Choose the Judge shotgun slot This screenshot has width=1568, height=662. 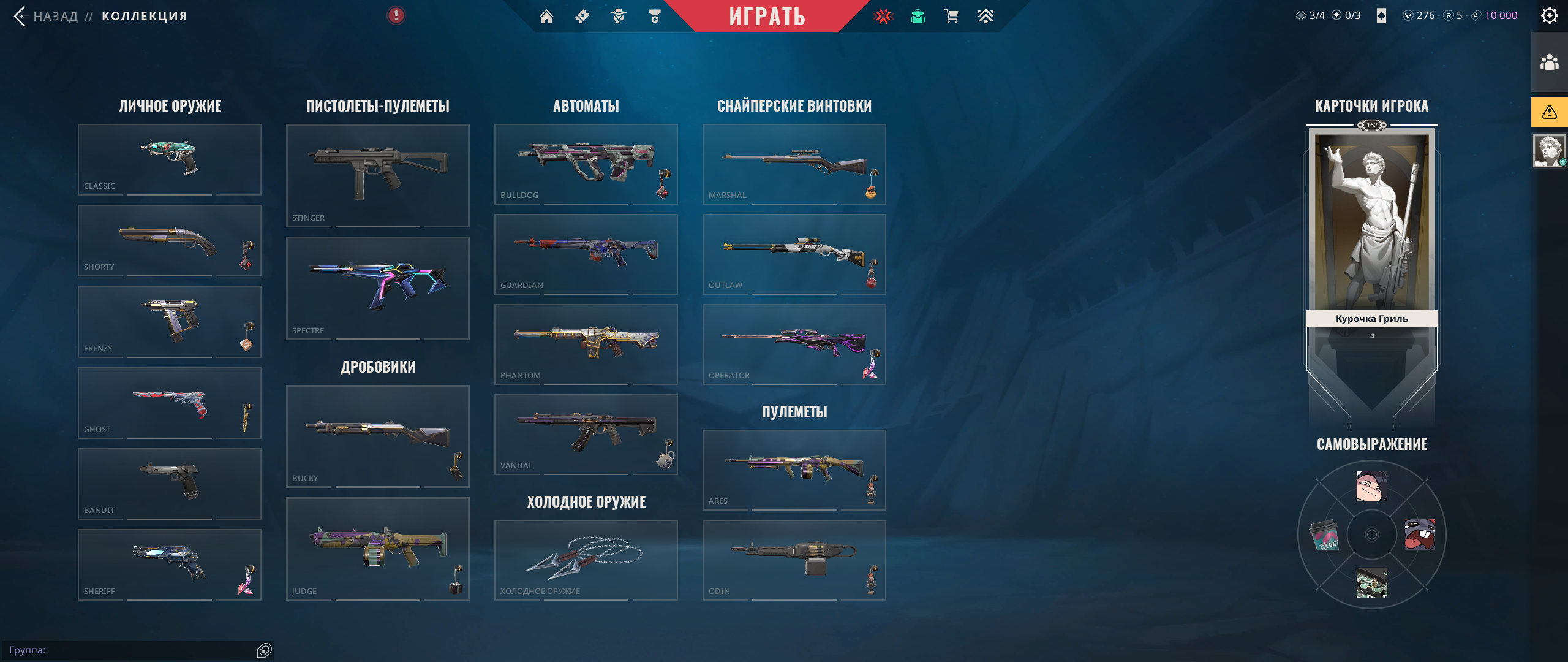378,549
